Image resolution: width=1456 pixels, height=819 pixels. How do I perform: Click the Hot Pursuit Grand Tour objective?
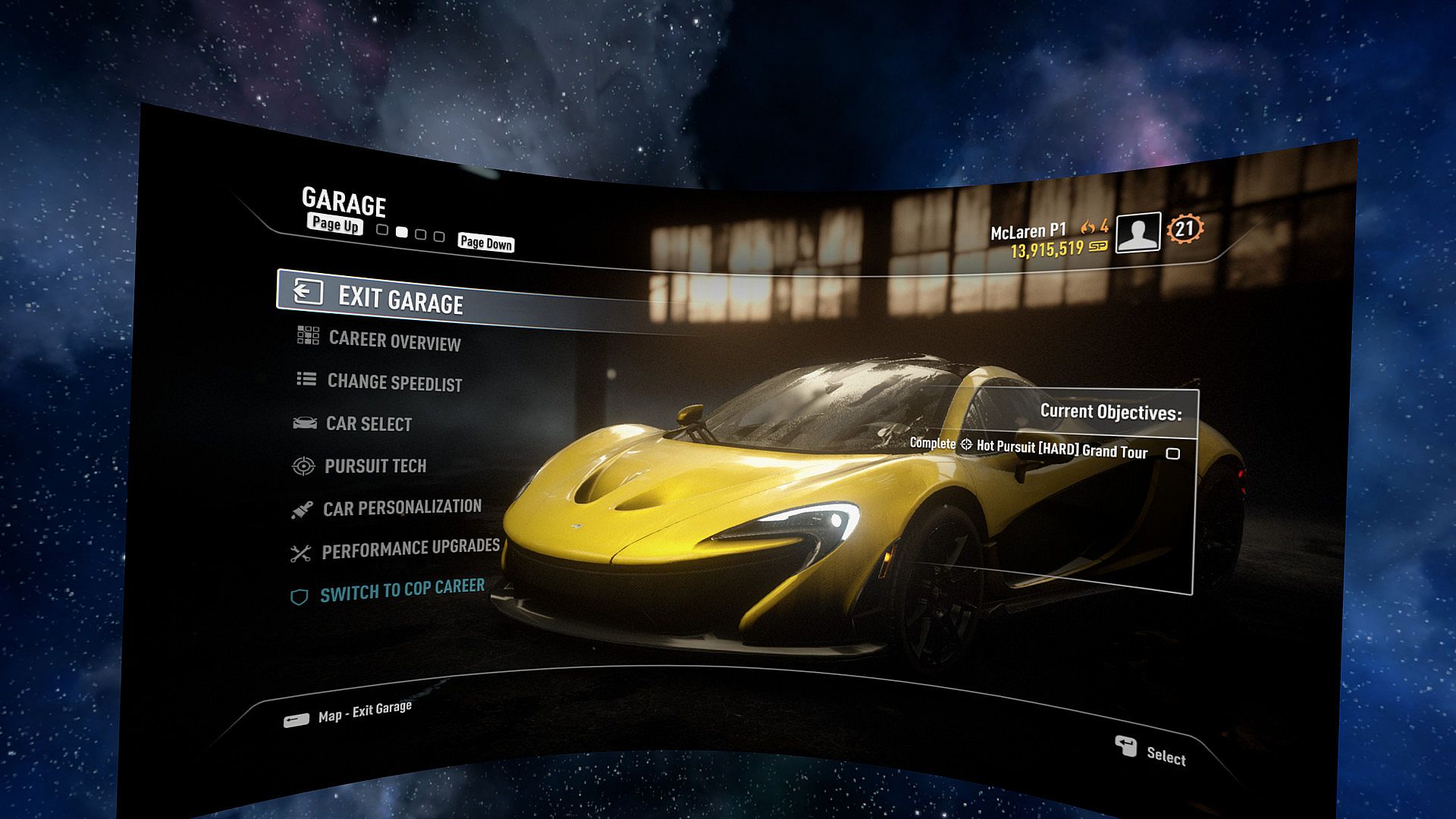[x=1062, y=449]
